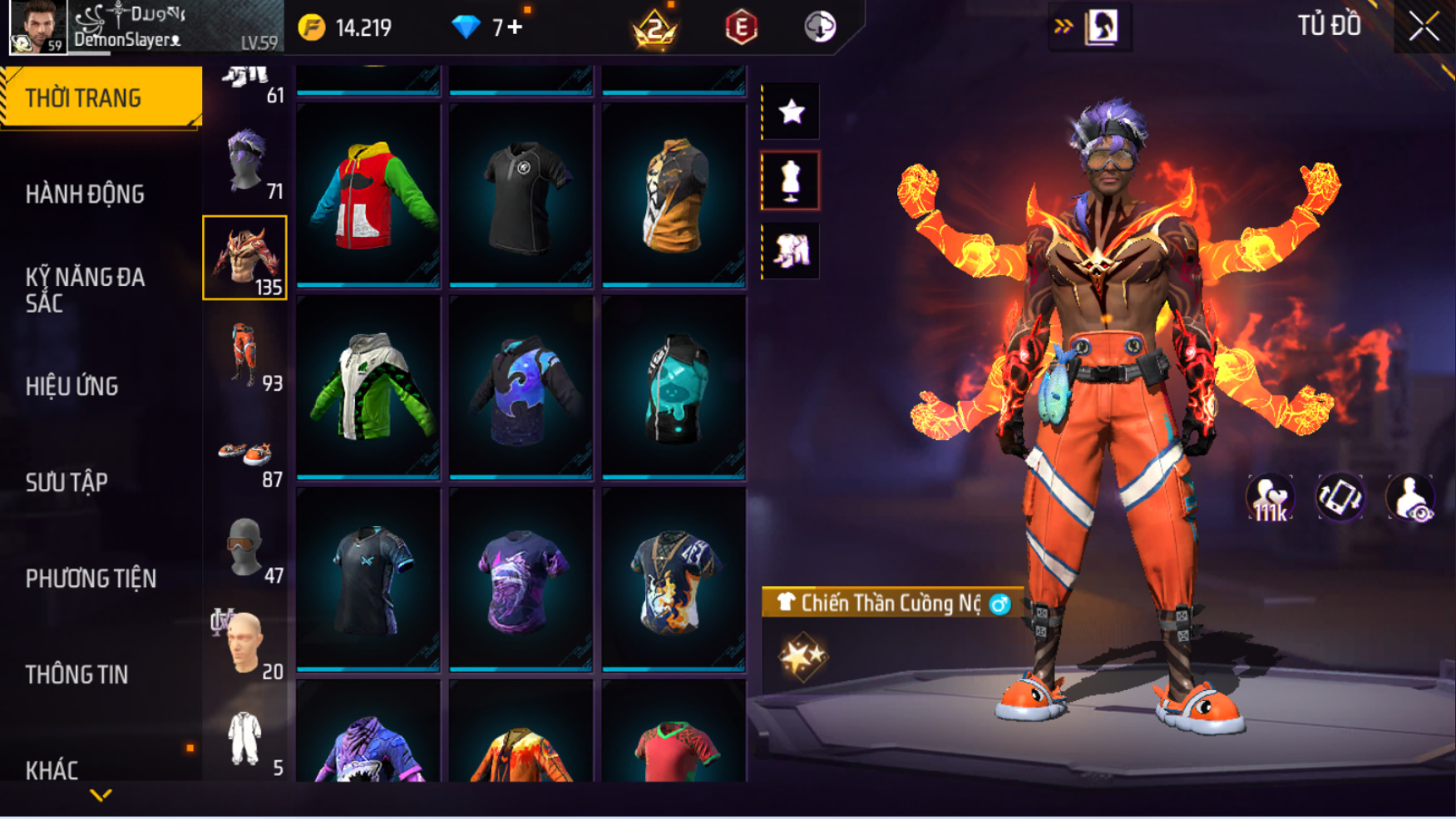
Task: Pick the purple shark t-shirt
Action: 521,580
